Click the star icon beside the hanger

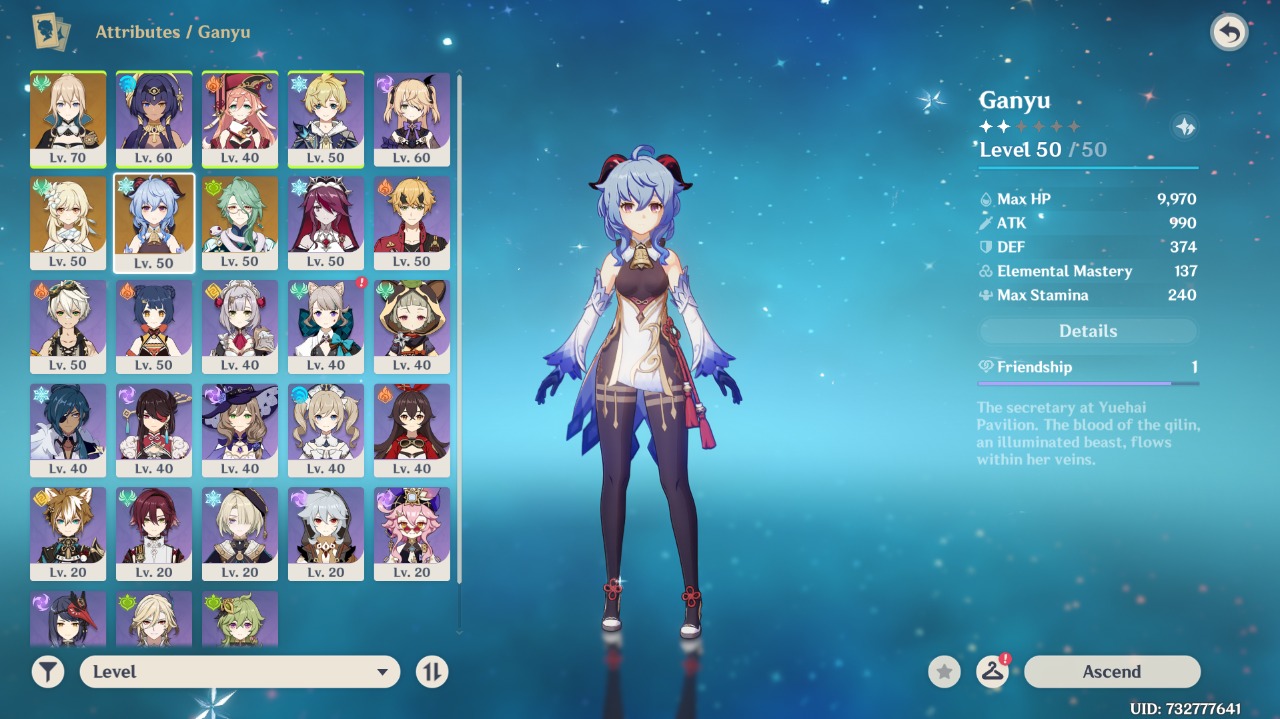pos(944,672)
